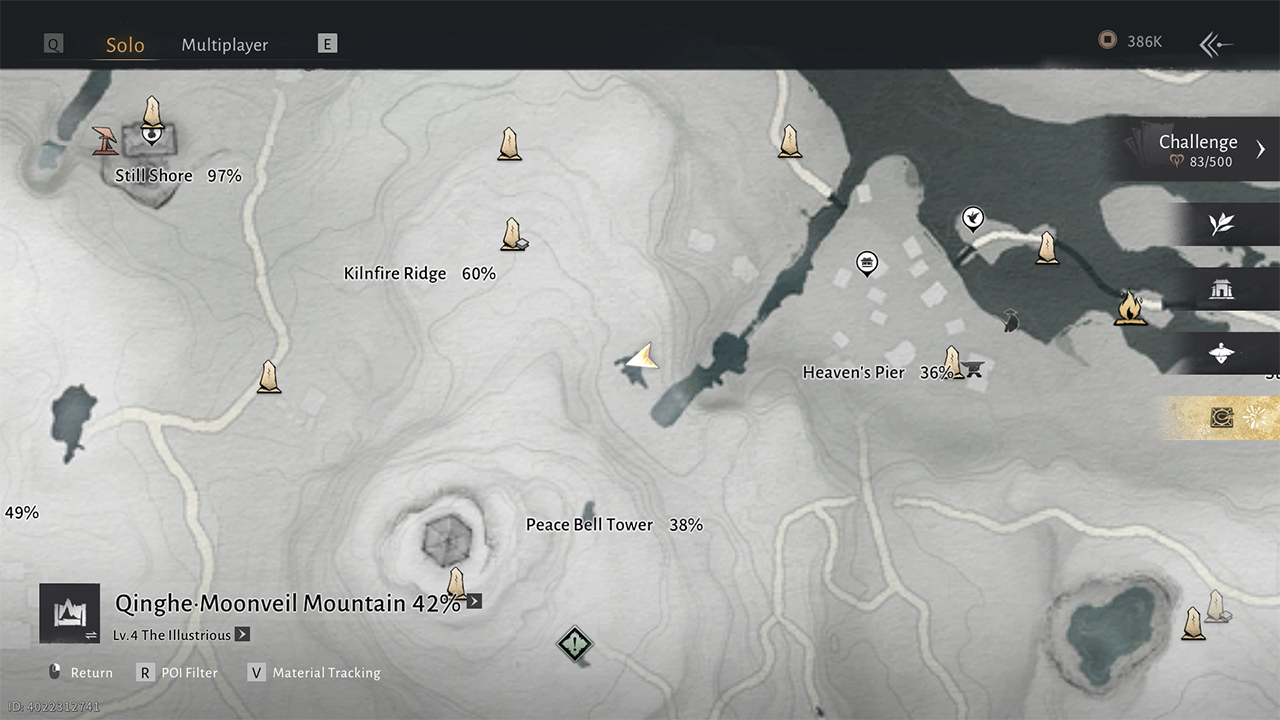Select the temple gate side button

pos(1221,289)
